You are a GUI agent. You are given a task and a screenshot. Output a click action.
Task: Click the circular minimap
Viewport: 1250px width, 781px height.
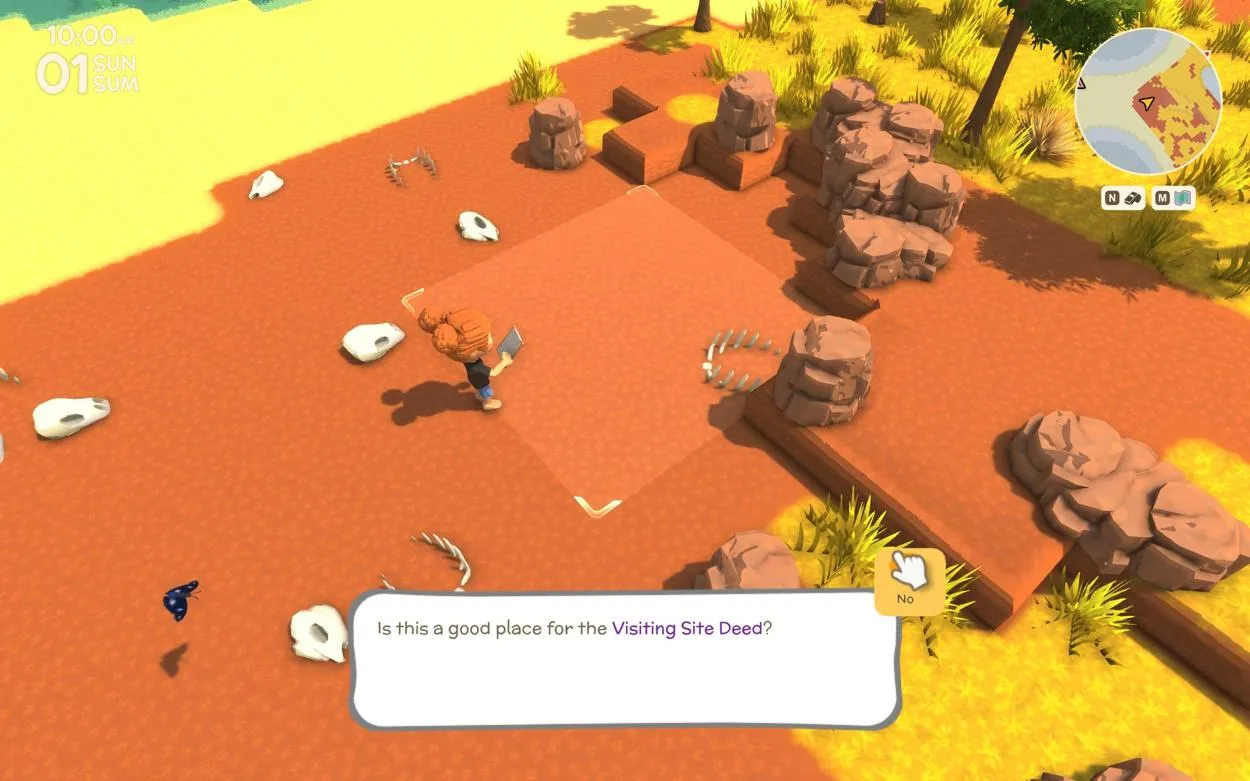pyautogui.click(x=1148, y=101)
